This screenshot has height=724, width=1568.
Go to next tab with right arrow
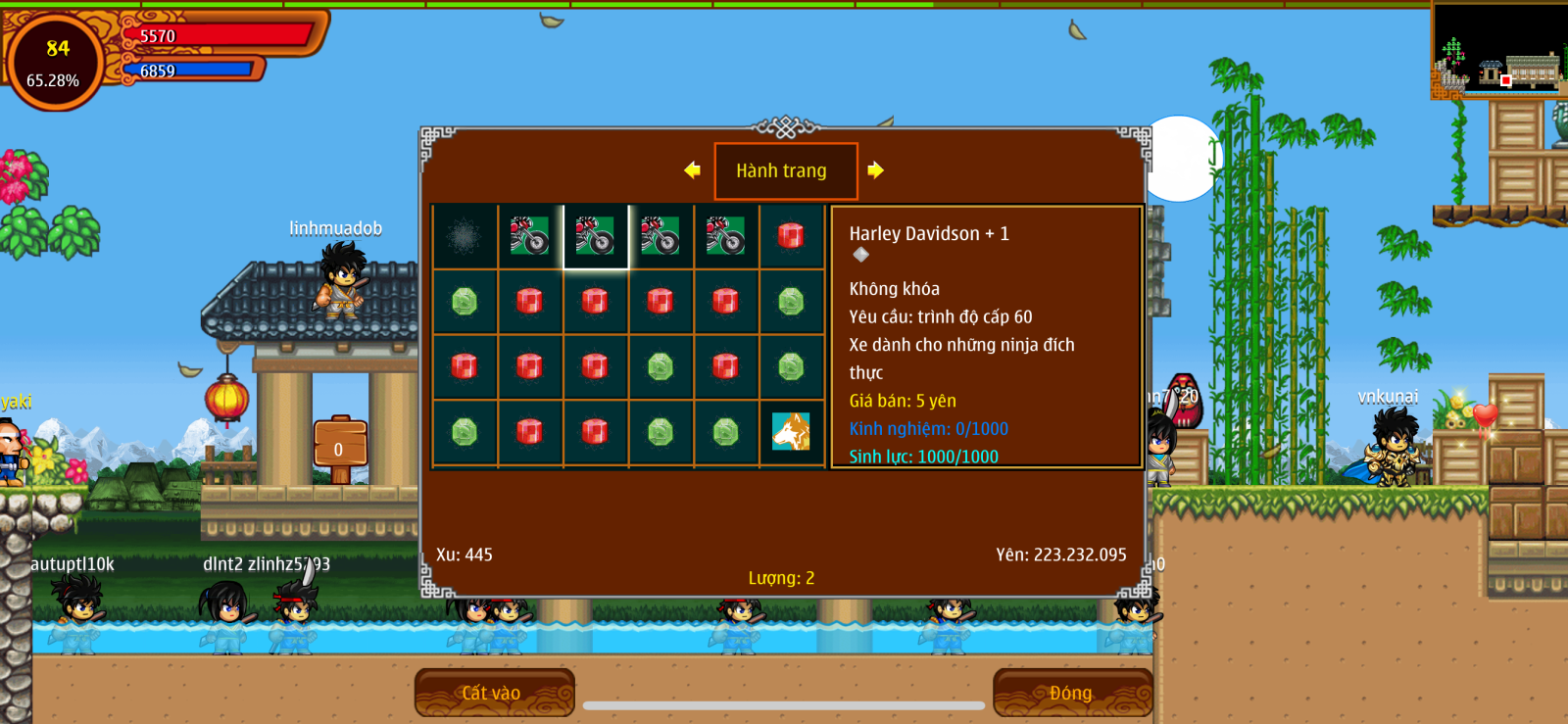875,170
